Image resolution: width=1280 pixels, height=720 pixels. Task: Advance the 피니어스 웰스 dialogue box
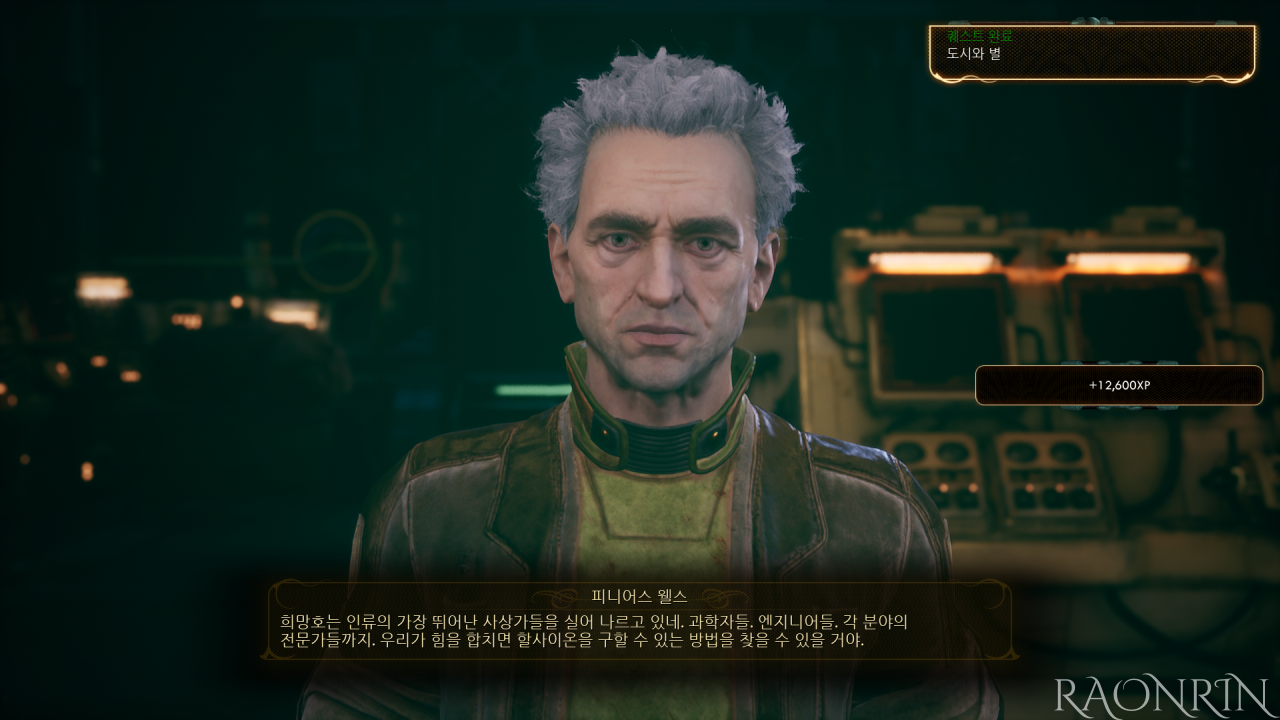point(640,621)
